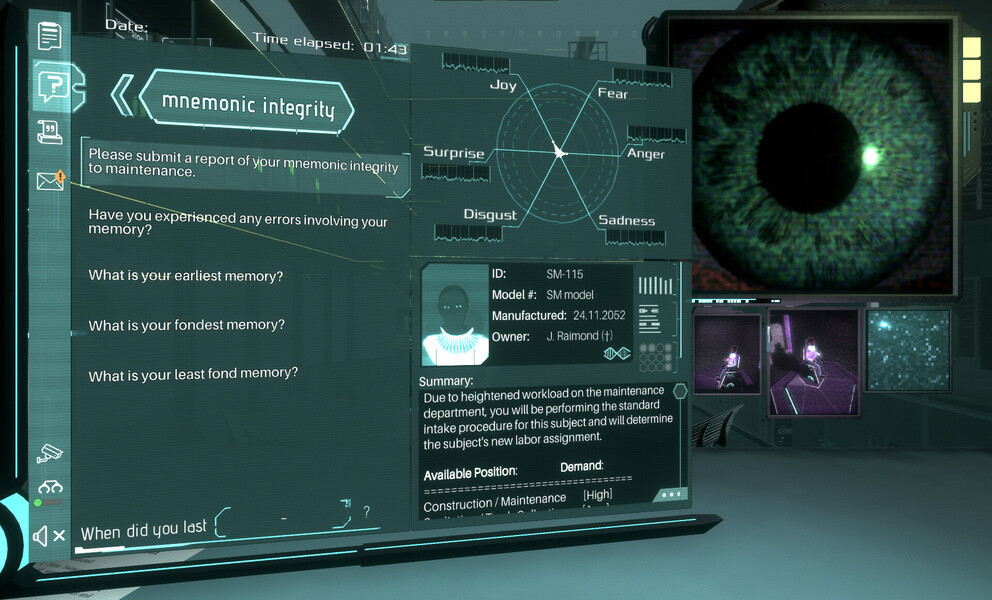This screenshot has width=992, height=600.
Task: Ask "What is your least fond memory?"
Action: point(193,374)
